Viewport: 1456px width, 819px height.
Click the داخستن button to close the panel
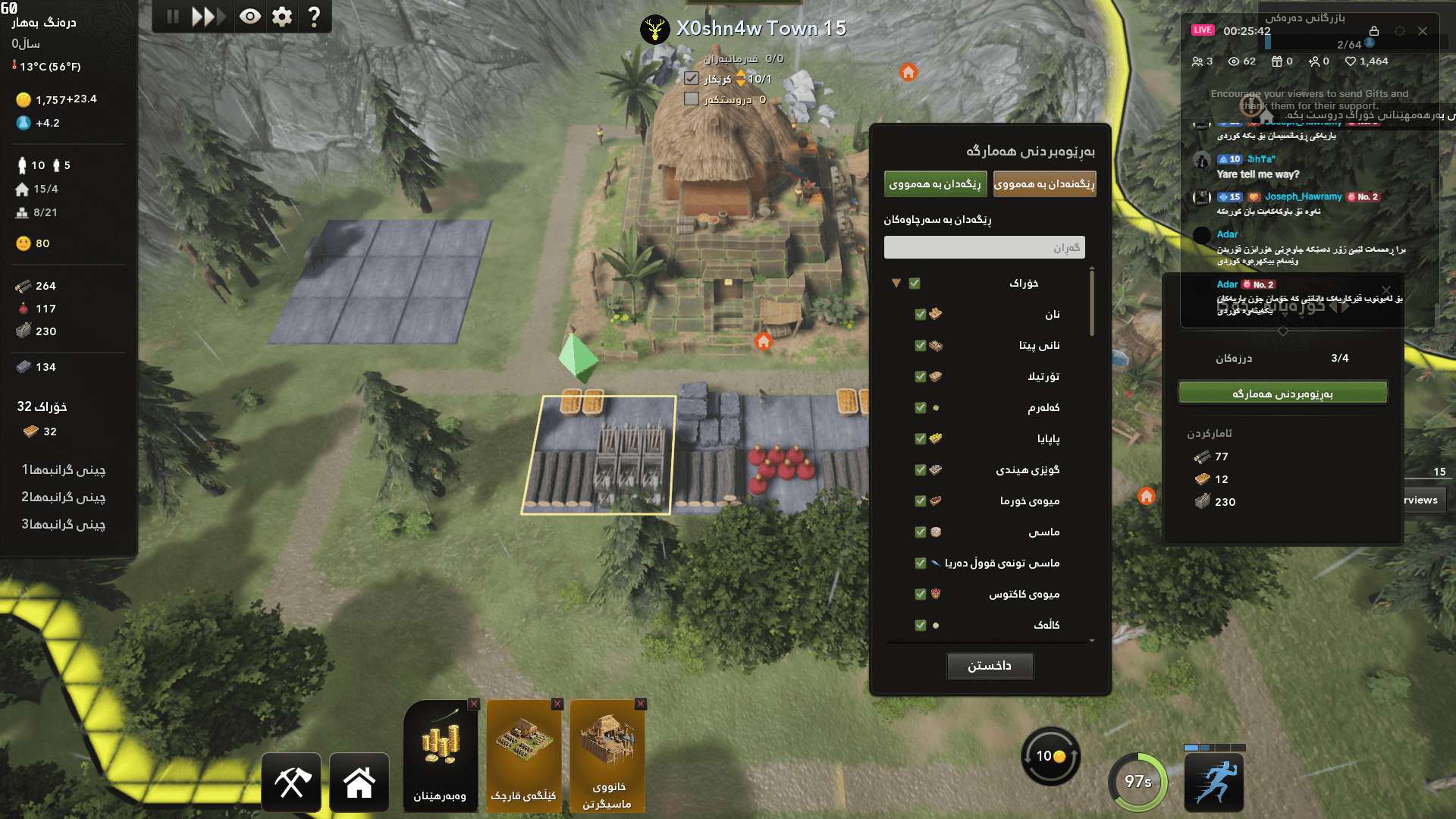tap(990, 665)
